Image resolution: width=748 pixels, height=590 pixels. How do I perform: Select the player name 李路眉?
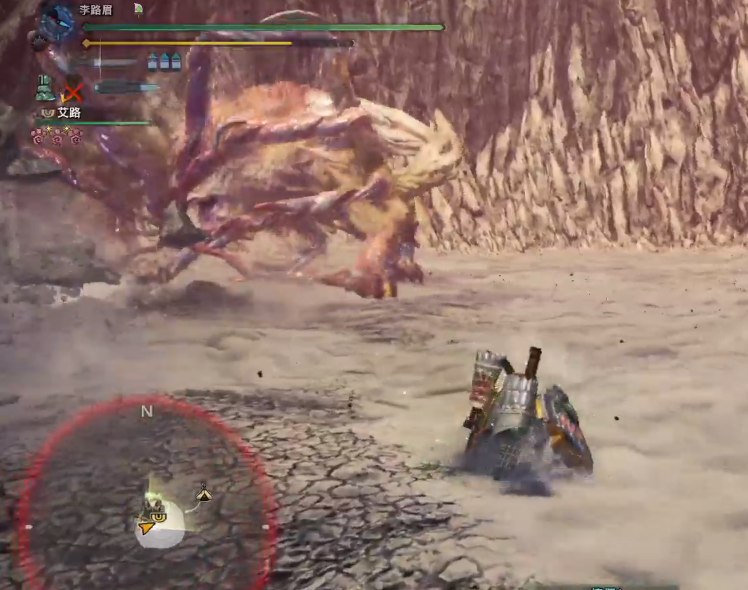[x=97, y=10]
